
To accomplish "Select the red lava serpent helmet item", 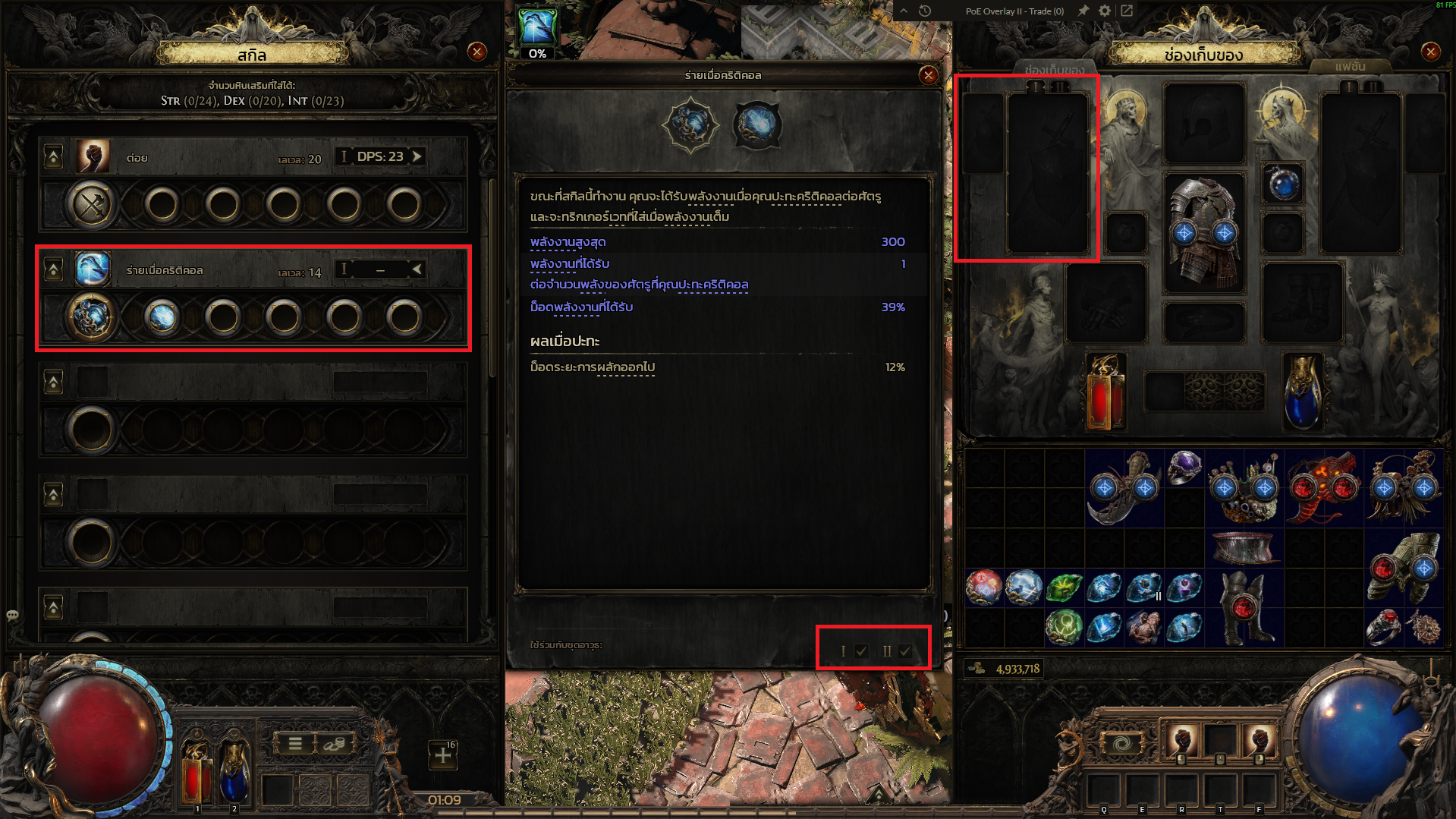I will pos(1322,488).
